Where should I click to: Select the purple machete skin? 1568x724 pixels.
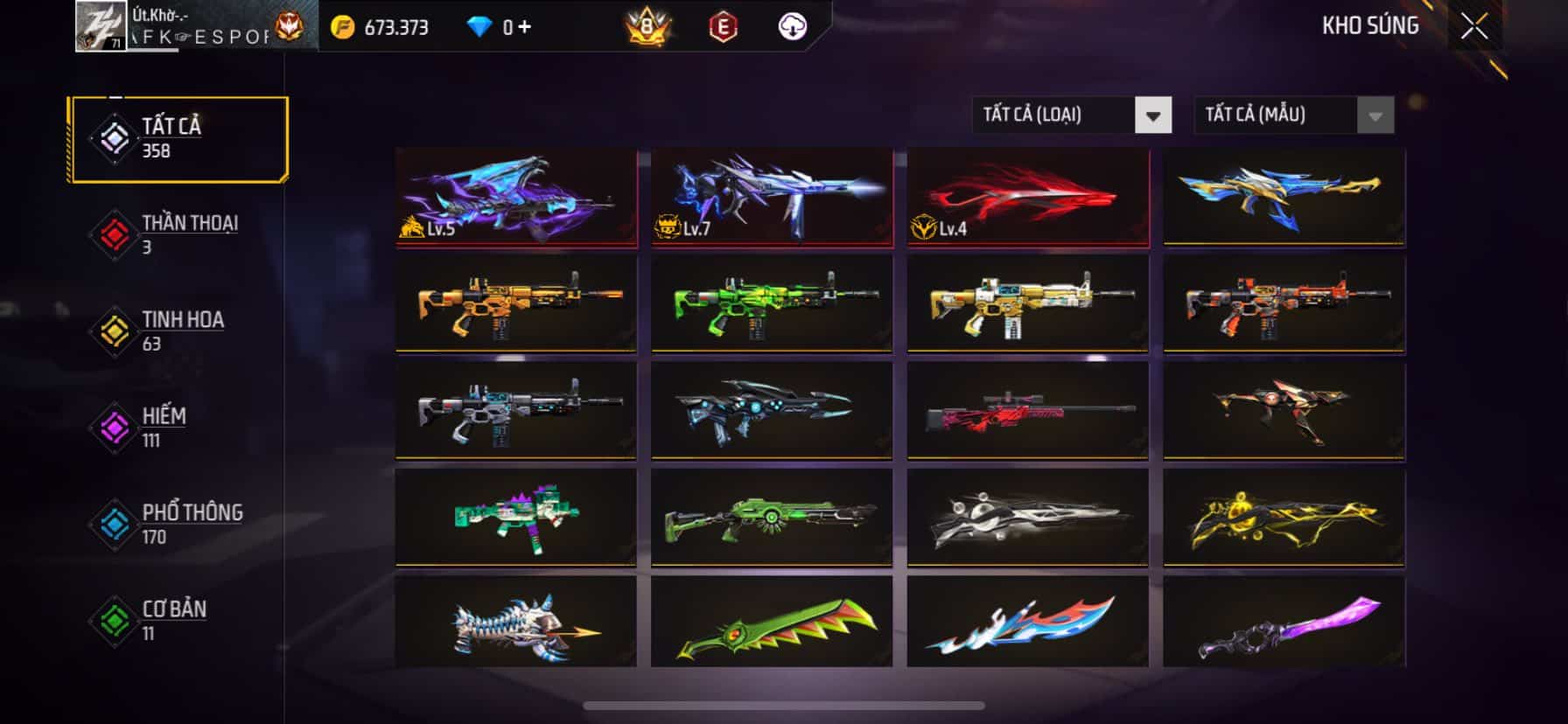(x=1284, y=622)
